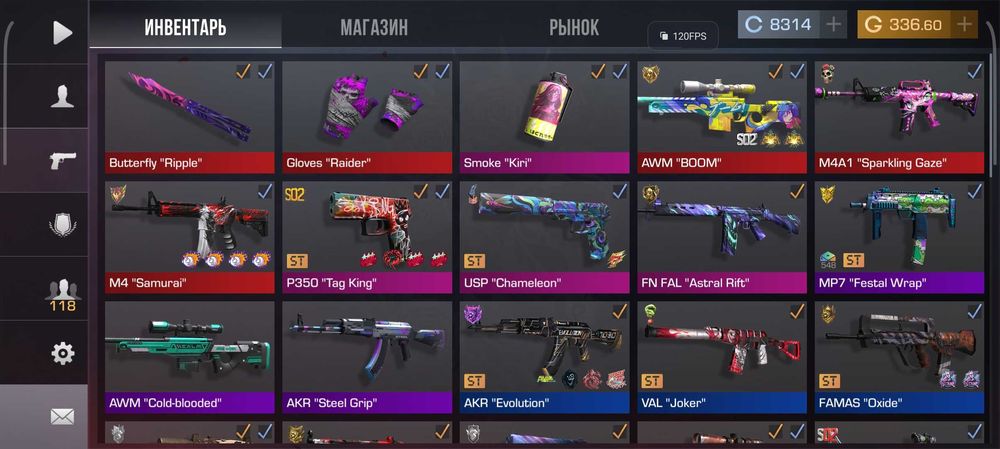Choose the Gloves "Raider" item

[366, 118]
